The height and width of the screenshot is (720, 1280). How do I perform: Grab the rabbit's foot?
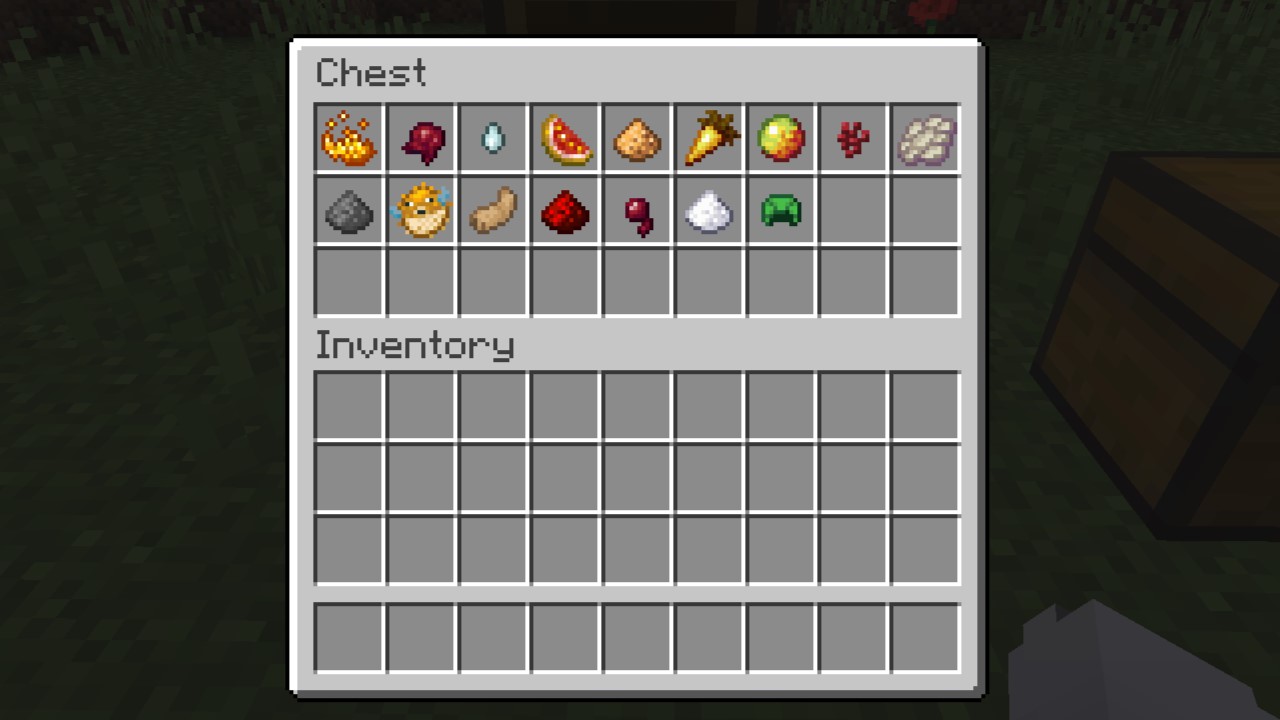click(492, 211)
